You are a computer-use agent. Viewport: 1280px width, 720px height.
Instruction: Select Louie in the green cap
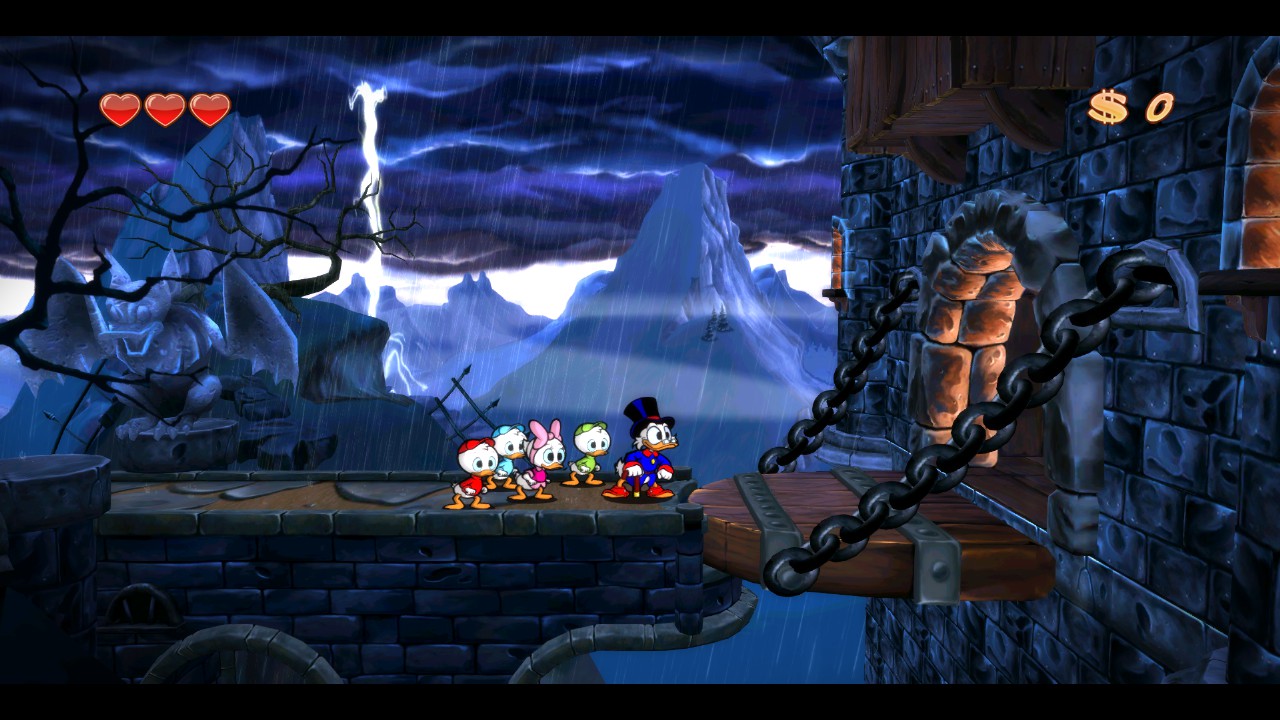pos(590,455)
